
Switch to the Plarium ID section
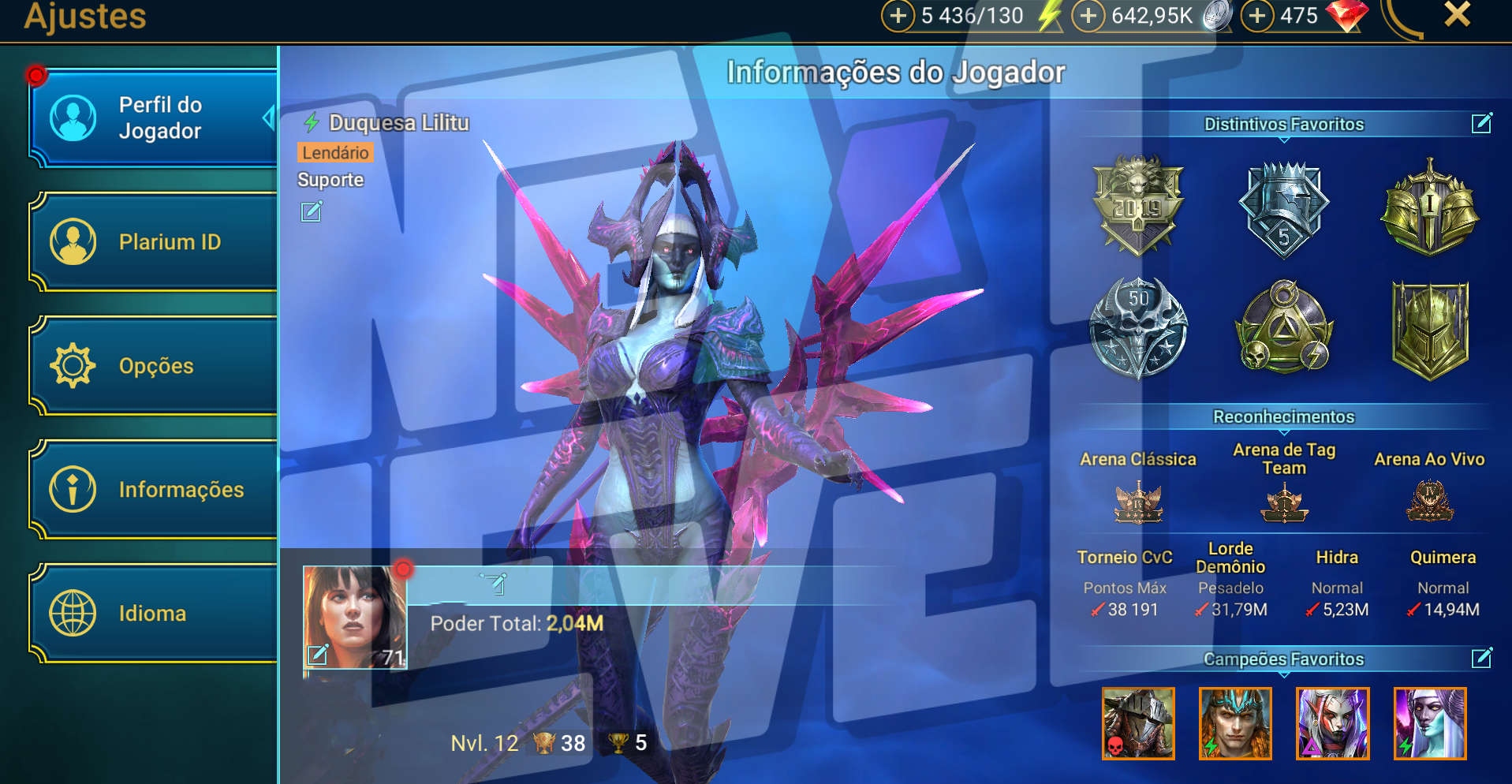[154, 242]
